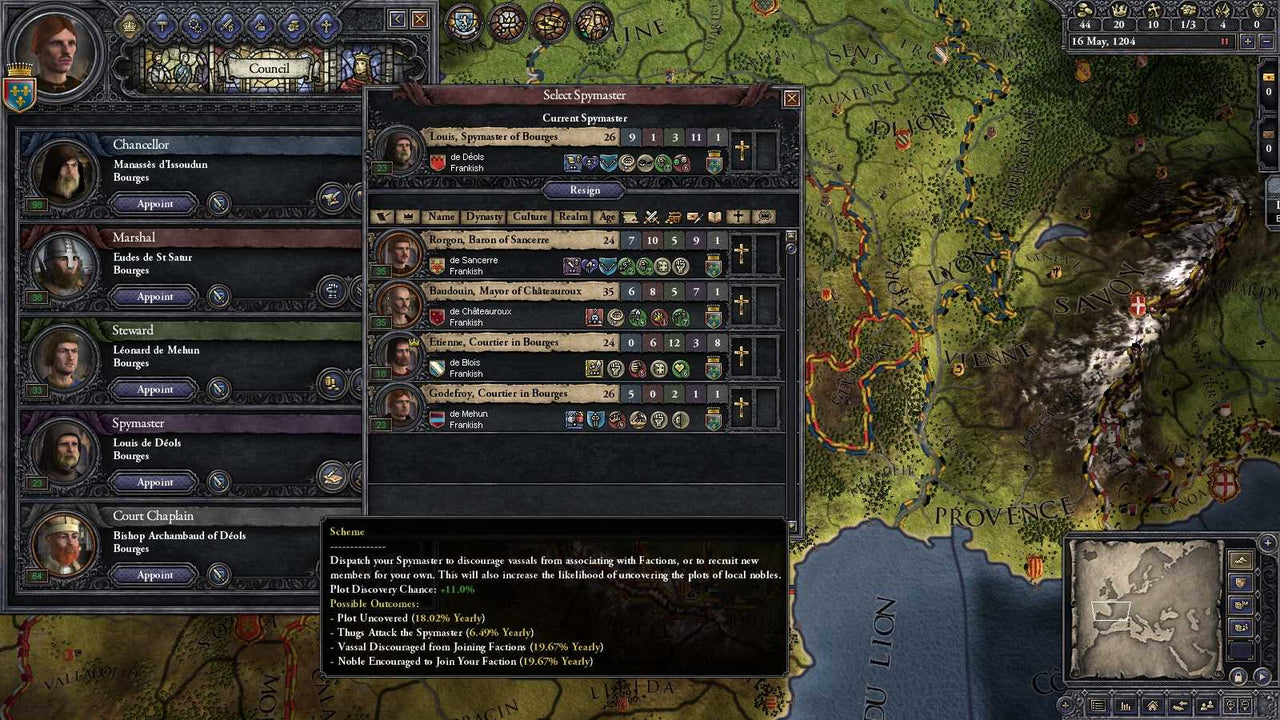Toggle the crown filter above the candidate list

[x=407, y=217]
